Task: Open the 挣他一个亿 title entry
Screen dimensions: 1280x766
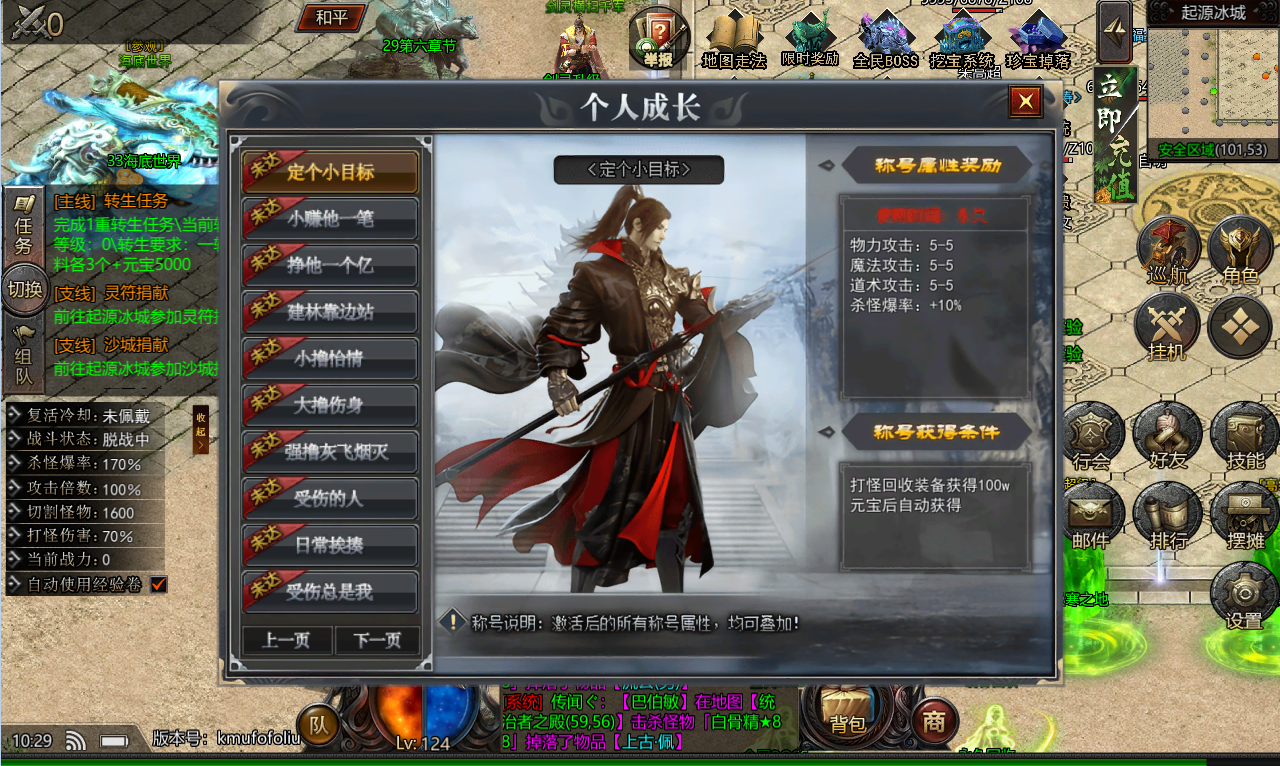Action: [x=330, y=266]
